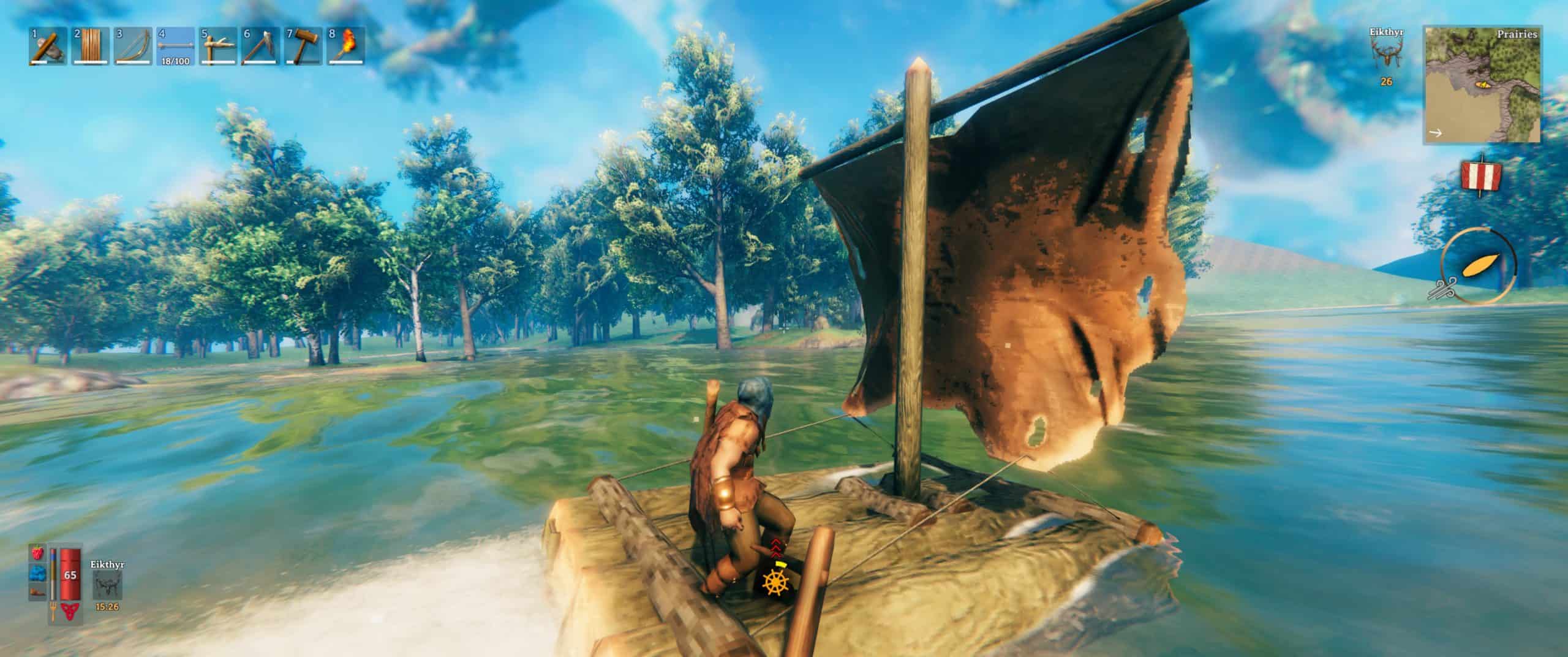The height and width of the screenshot is (657, 1568).
Task: Activate the Eikthyr forsaken power icon
Action: (107, 586)
